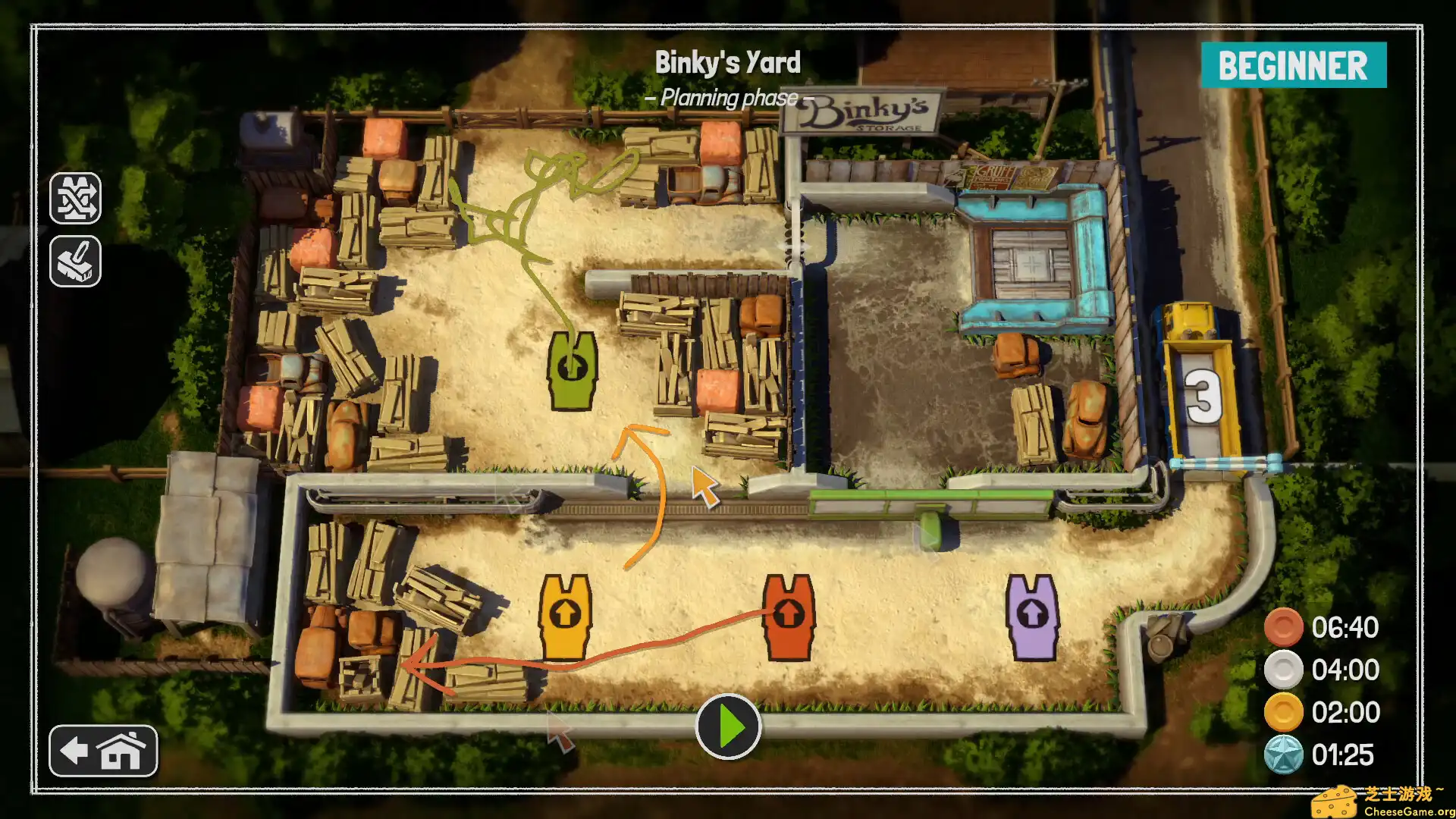This screenshot has height=819, width=1456.
Task: Choose the red tank
Action: click(x=788, y=616)
